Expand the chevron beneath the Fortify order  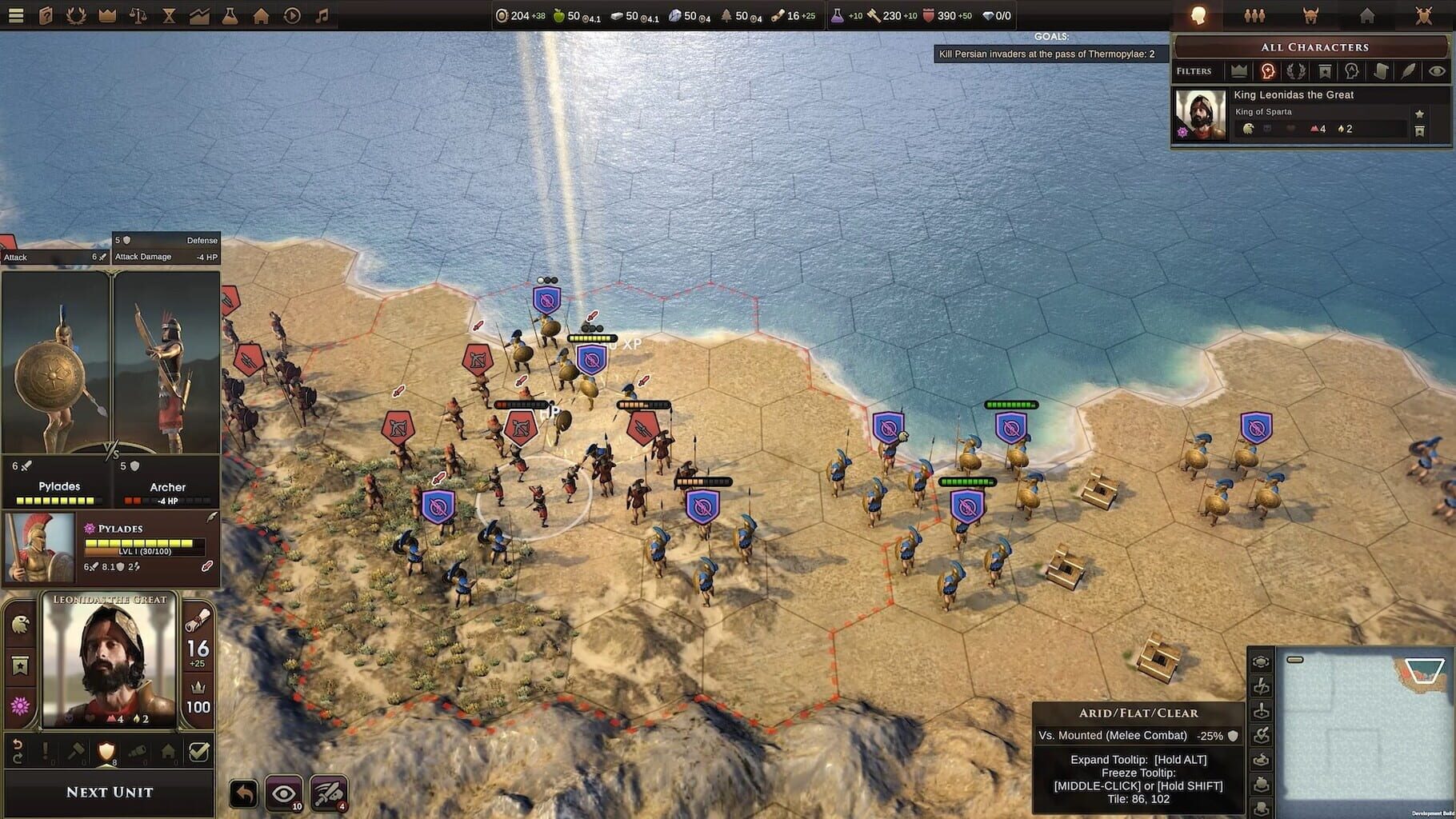pyautogui.click(x=106, y=765)
